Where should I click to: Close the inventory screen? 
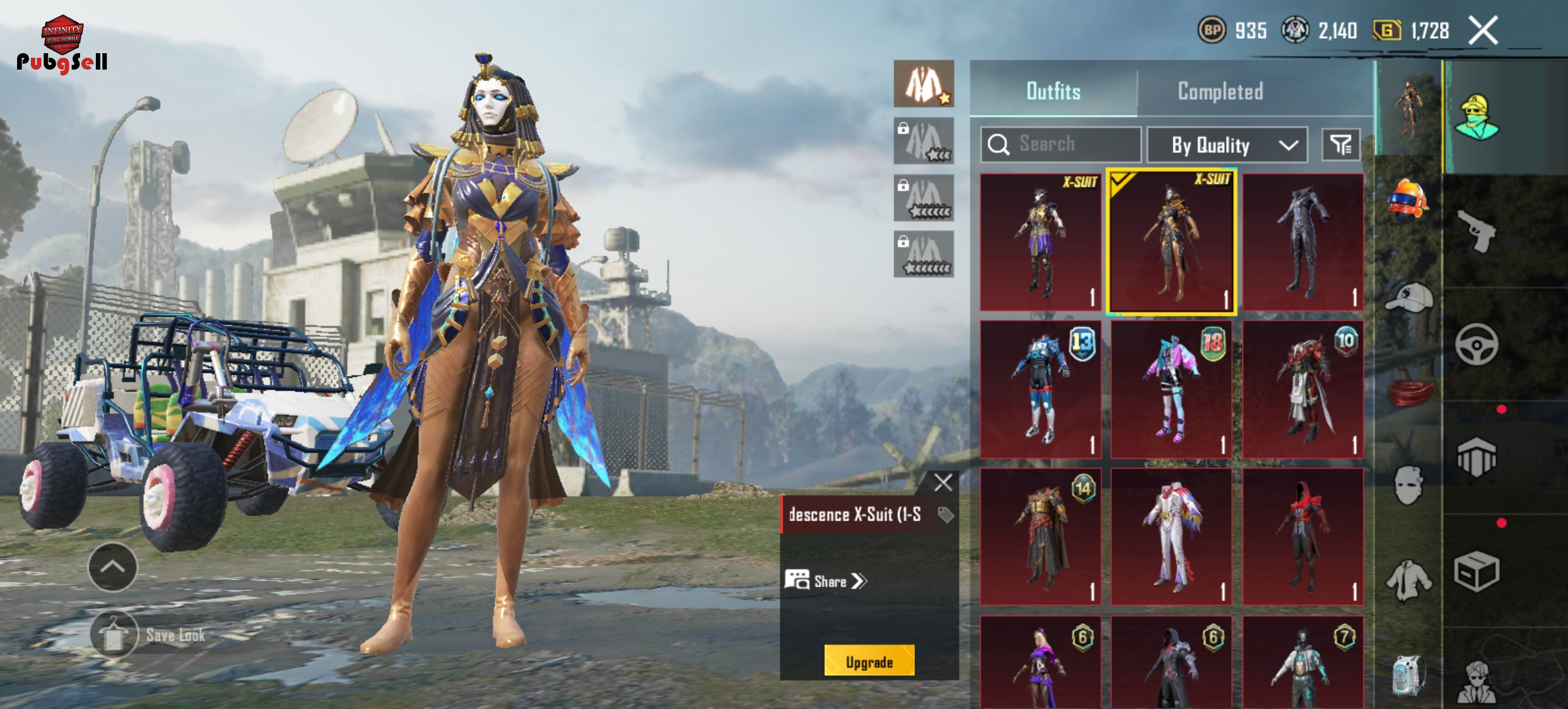pos(1483,30)
